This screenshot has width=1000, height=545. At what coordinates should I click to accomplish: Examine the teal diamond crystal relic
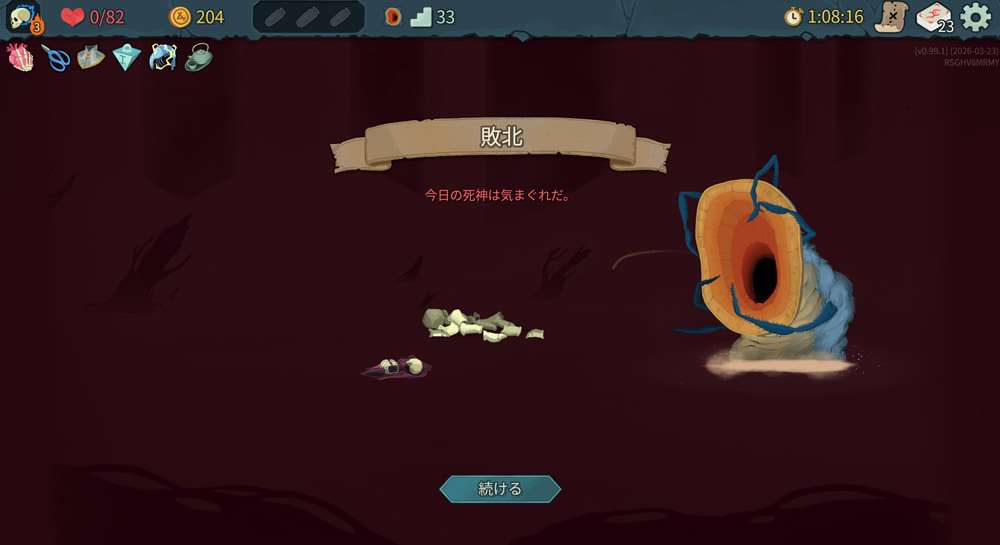(x=126, y=57)
